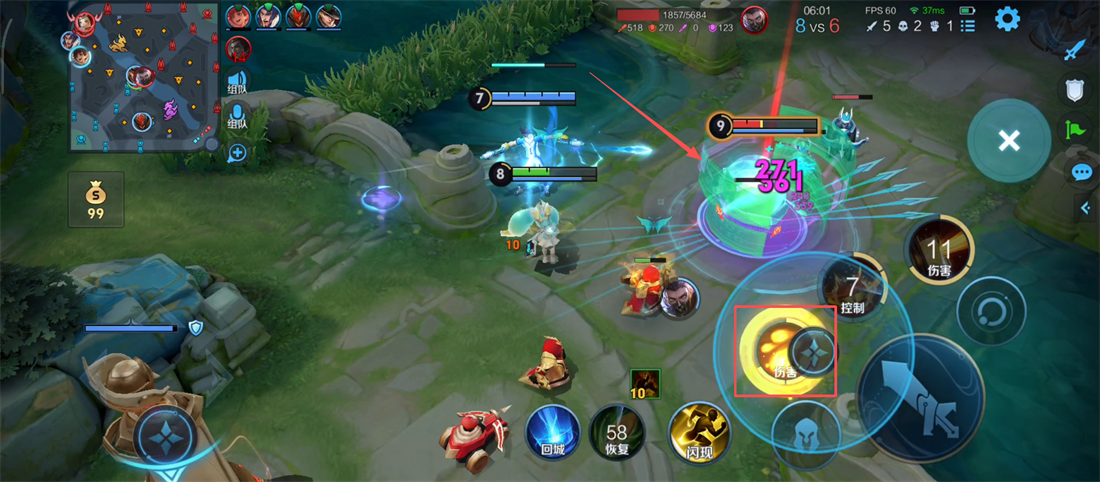Viewport: 1100px width, 482px height.
Task: Cancel the skill cast with X button
Action: 1008,140
